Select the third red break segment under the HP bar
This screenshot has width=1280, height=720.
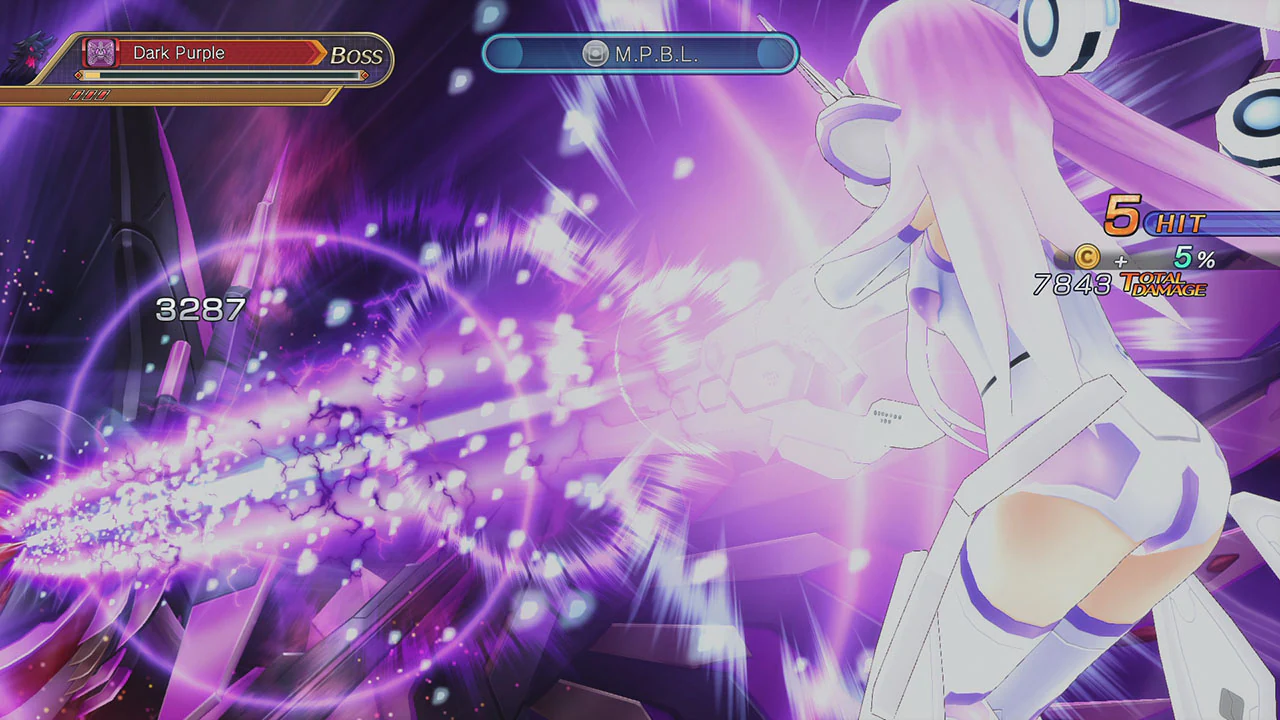click(x=101, y=94)
